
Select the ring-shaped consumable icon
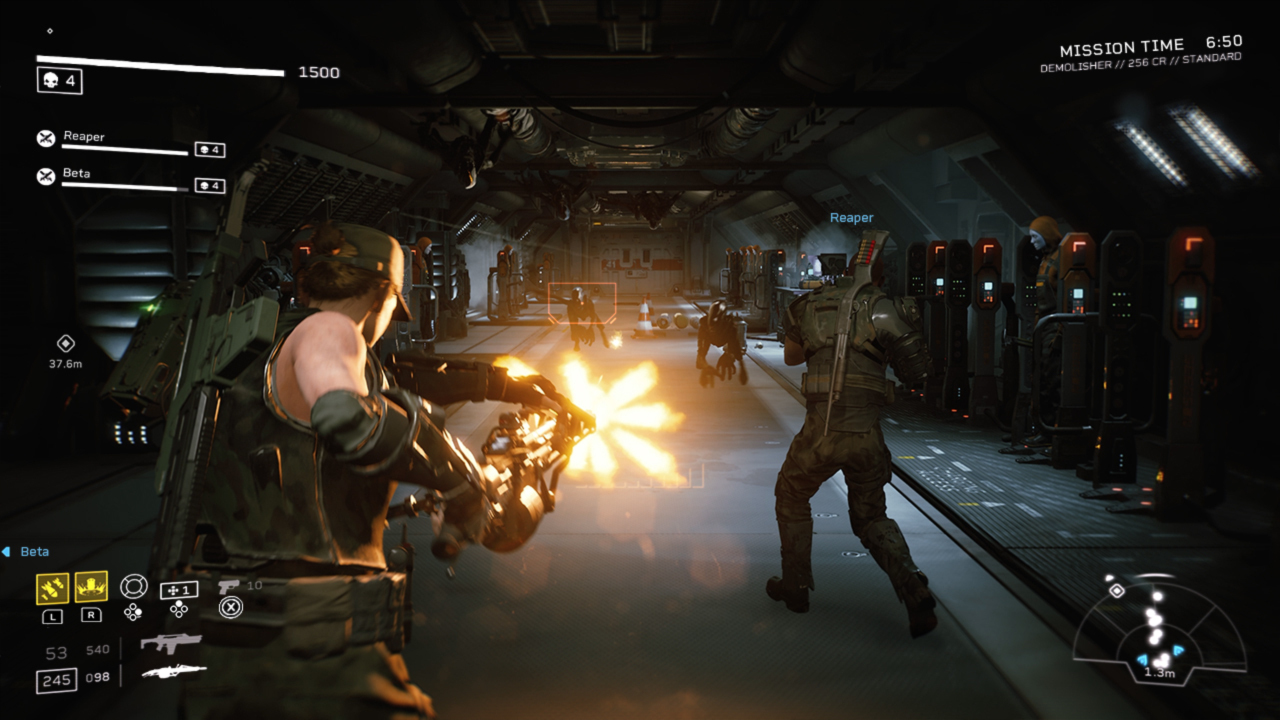pyautogui.click(x=133, y=586)
